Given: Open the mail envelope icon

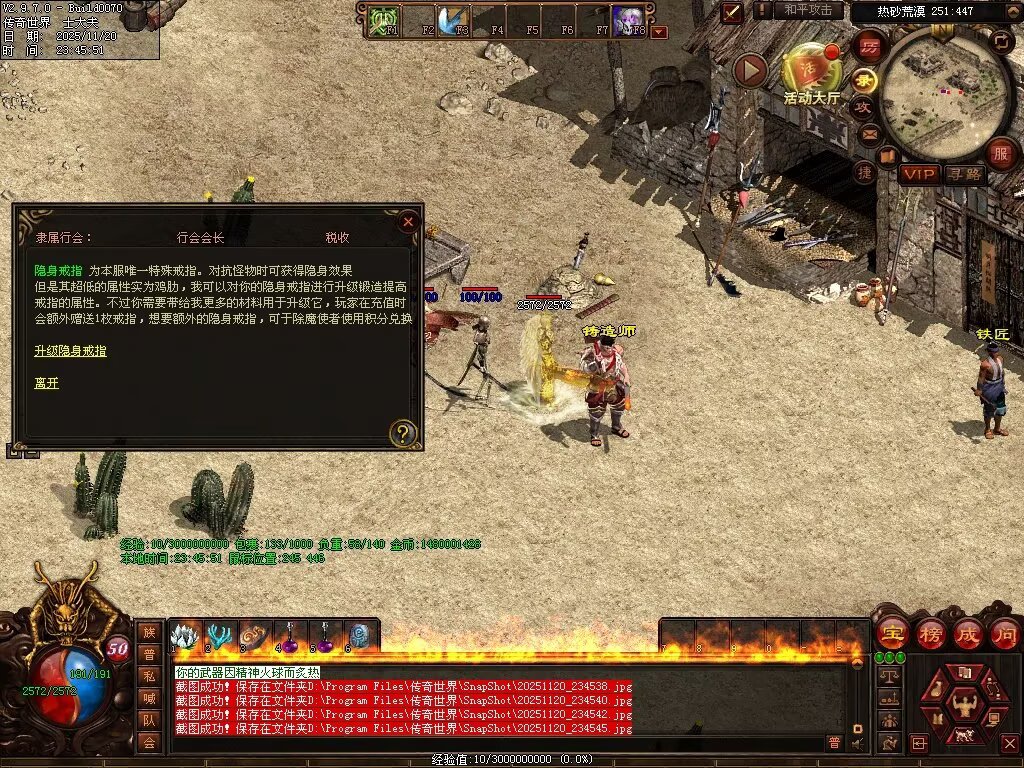Looking at the screenshot, I should point(869,133).
